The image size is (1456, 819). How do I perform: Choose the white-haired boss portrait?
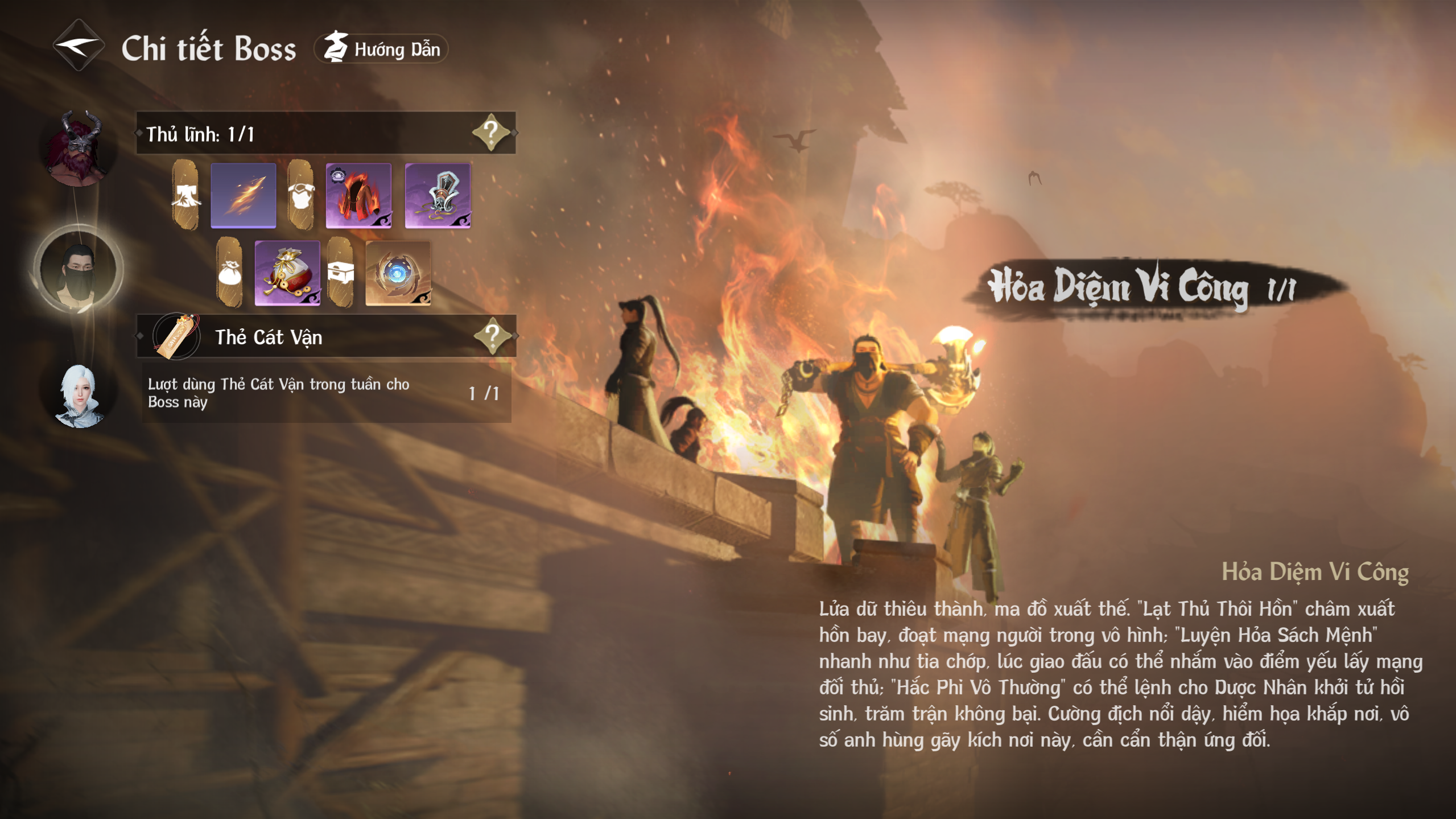(x=79, y=396)
